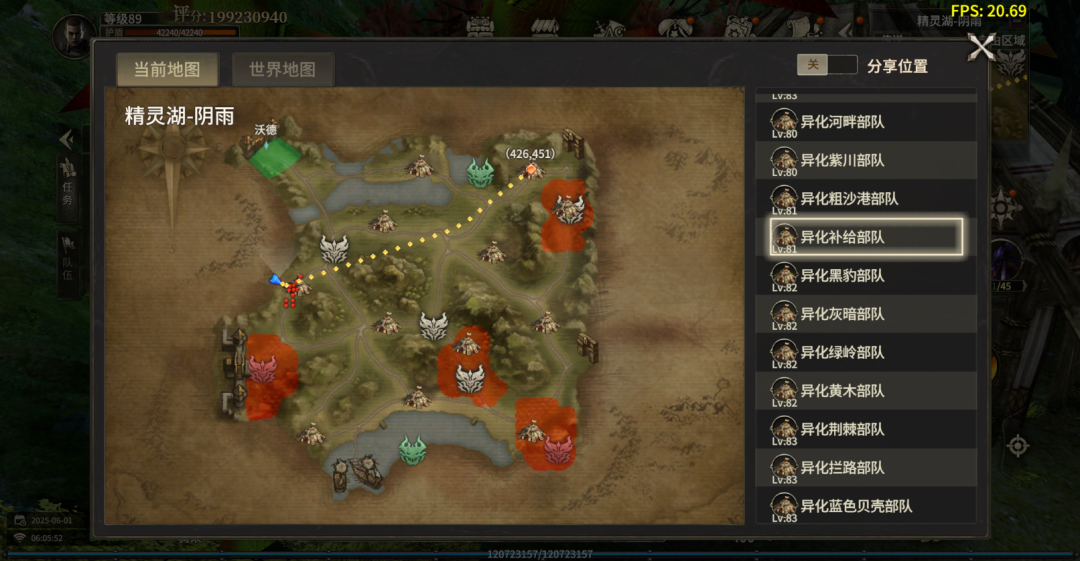Select the 异化黑豹部队 row
The width and height of the screenshot is (1080, 561).
(865, 275)
